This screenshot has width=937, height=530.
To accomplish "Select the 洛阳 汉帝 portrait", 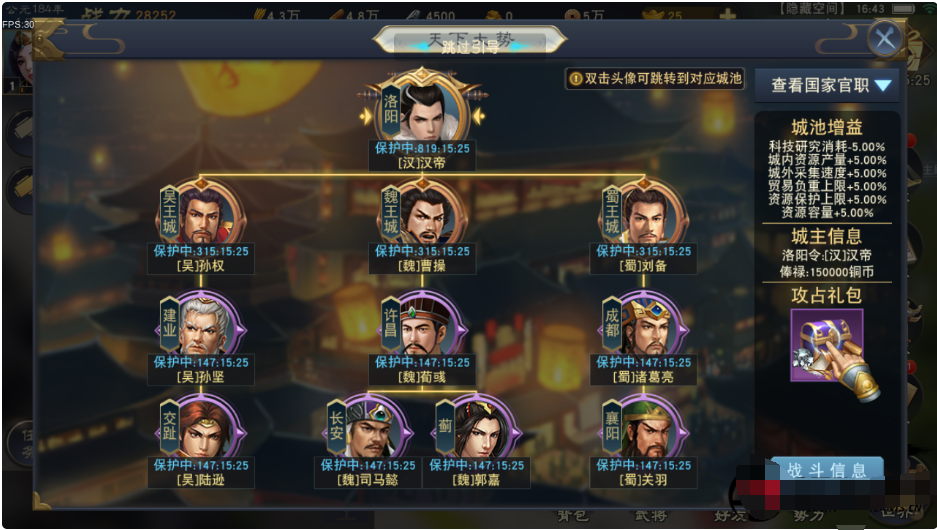I will tap(429, 108).
